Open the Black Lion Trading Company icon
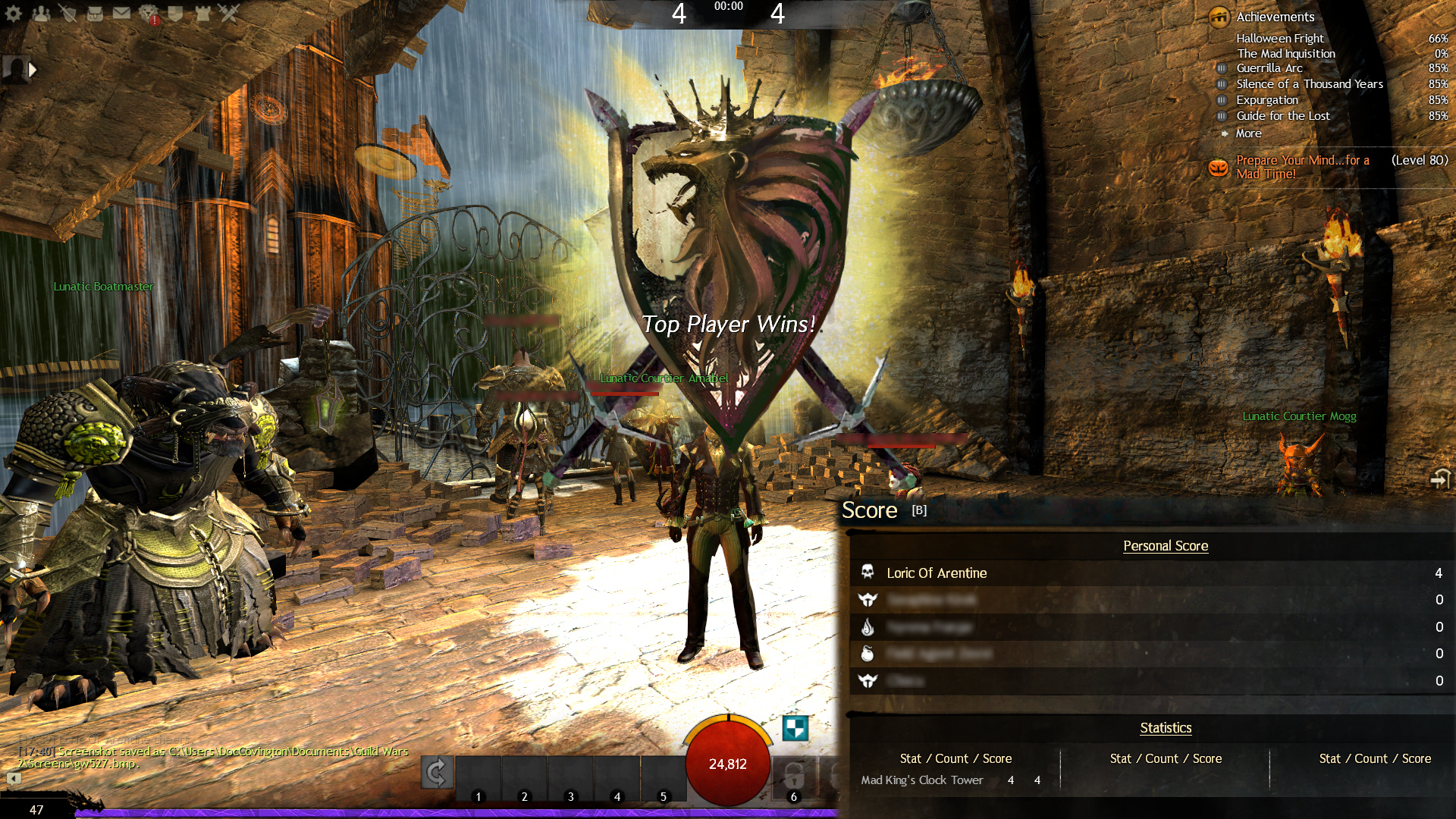This screenshot has width=1456, height=819. tap(149, 14)
